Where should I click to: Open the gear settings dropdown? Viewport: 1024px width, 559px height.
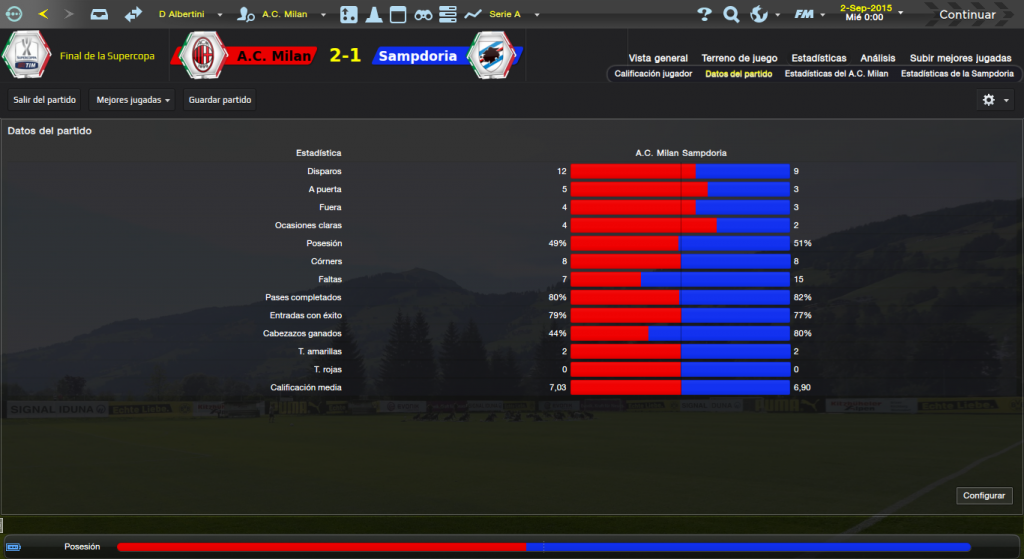tap(995, 100)
